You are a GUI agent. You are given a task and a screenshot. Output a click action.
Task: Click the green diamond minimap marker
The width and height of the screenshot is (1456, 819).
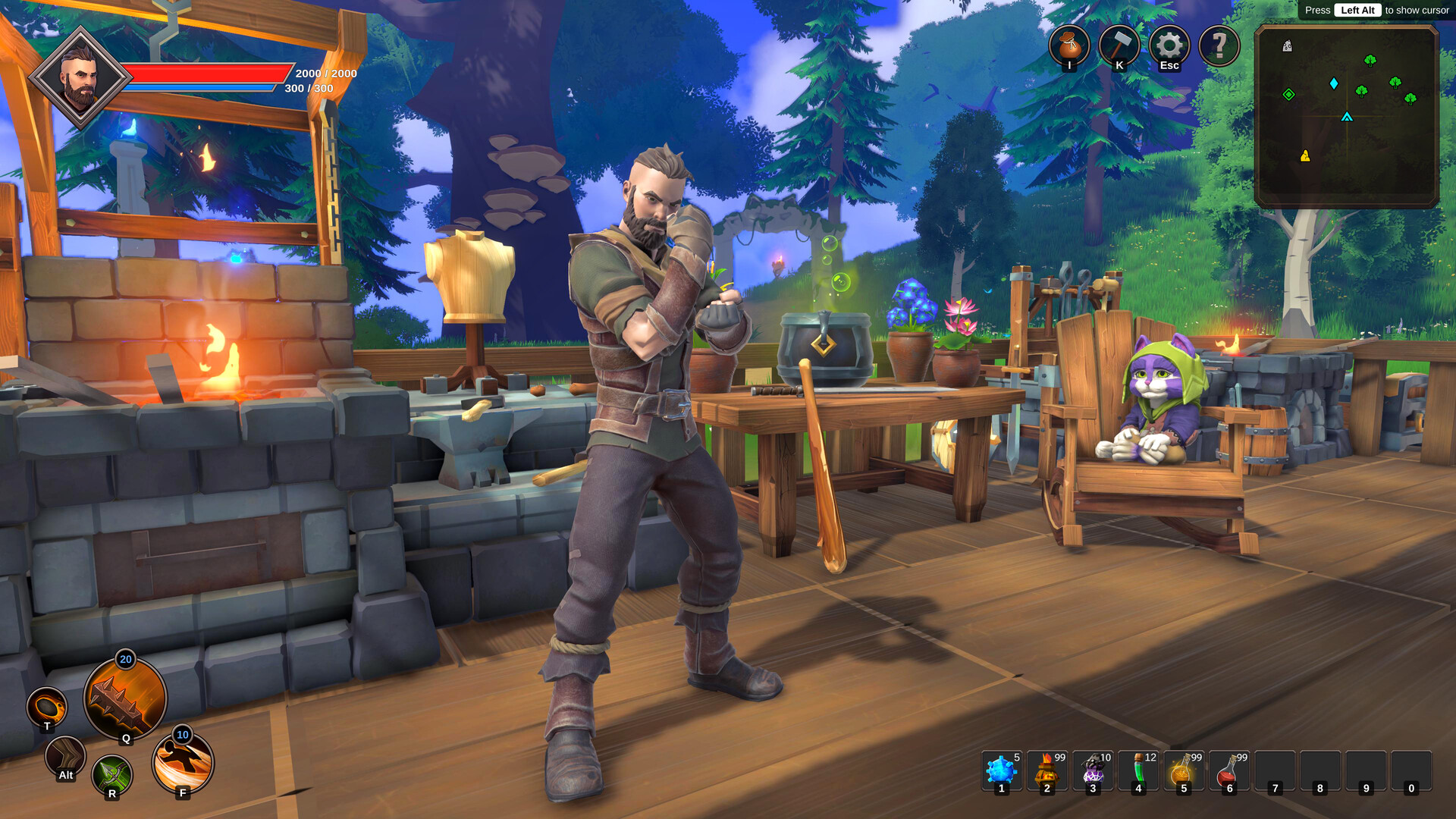click(x=1288, y=95)
